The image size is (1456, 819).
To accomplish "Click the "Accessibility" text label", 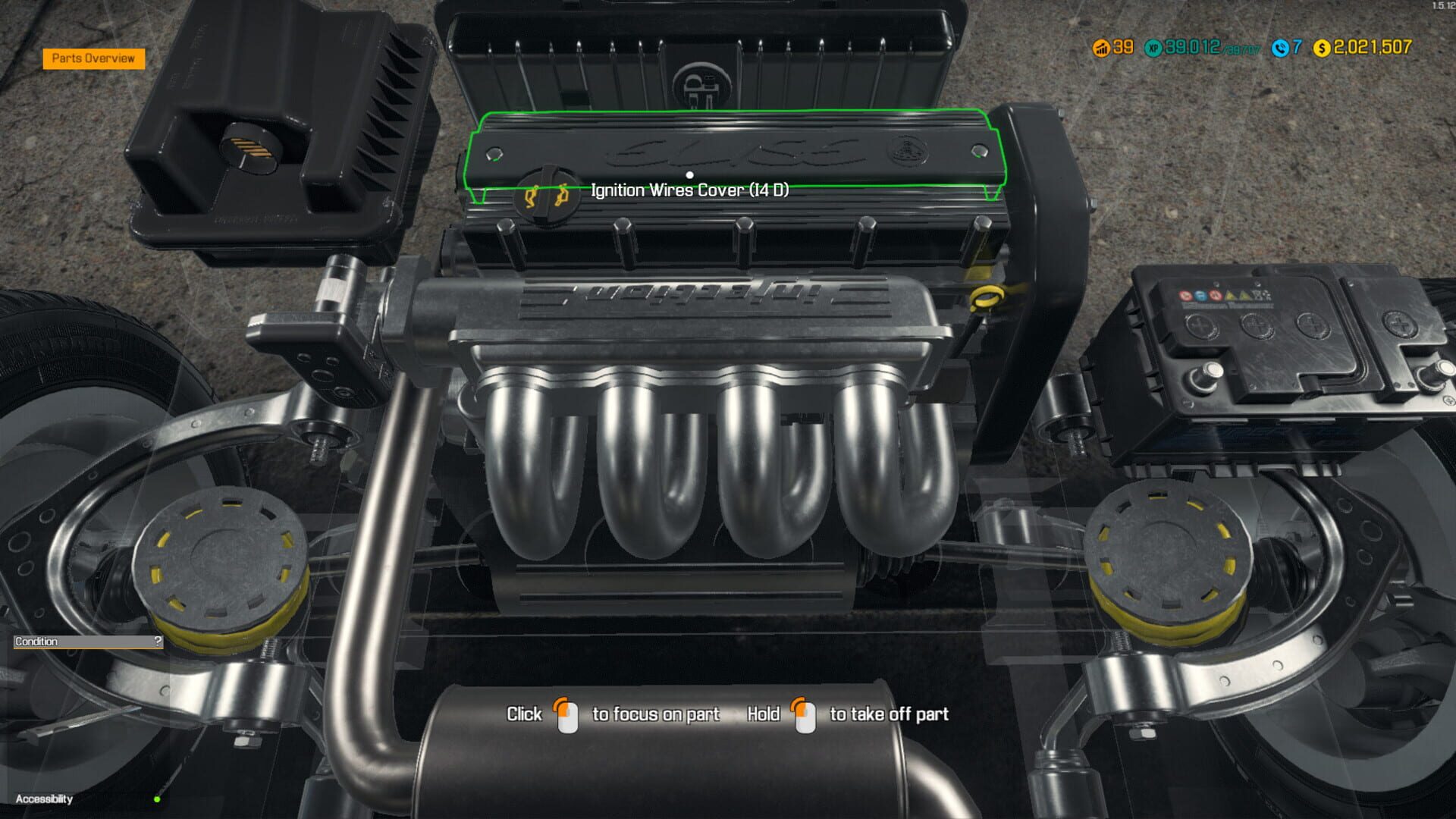I will [45, 798].
